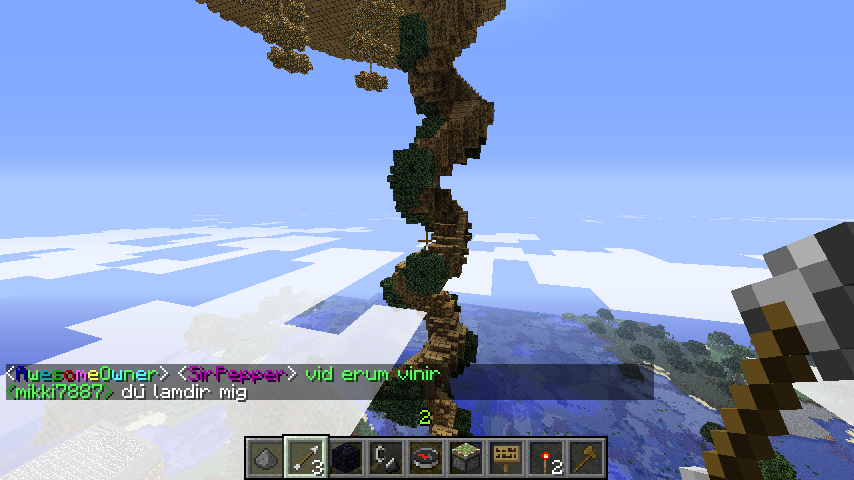Select the flint and steel slot

[386, 457]
